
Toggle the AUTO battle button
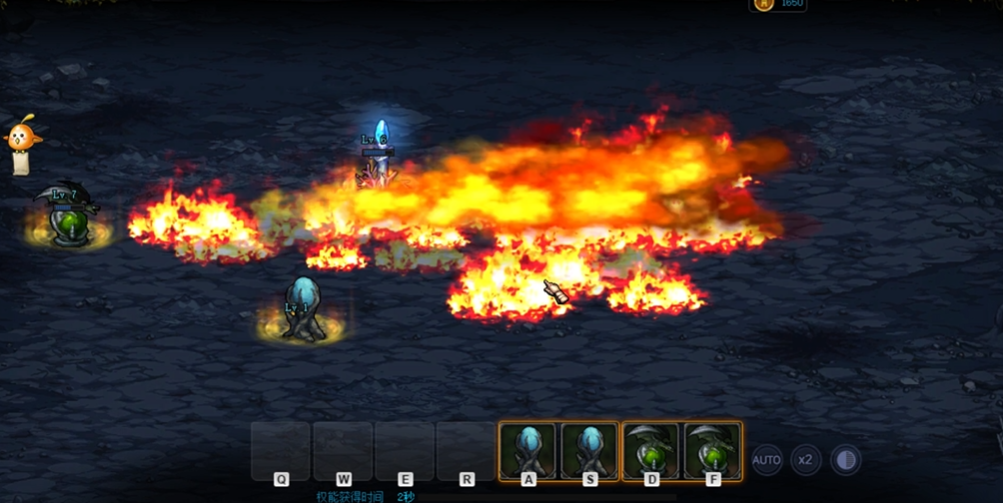[766, 460]
